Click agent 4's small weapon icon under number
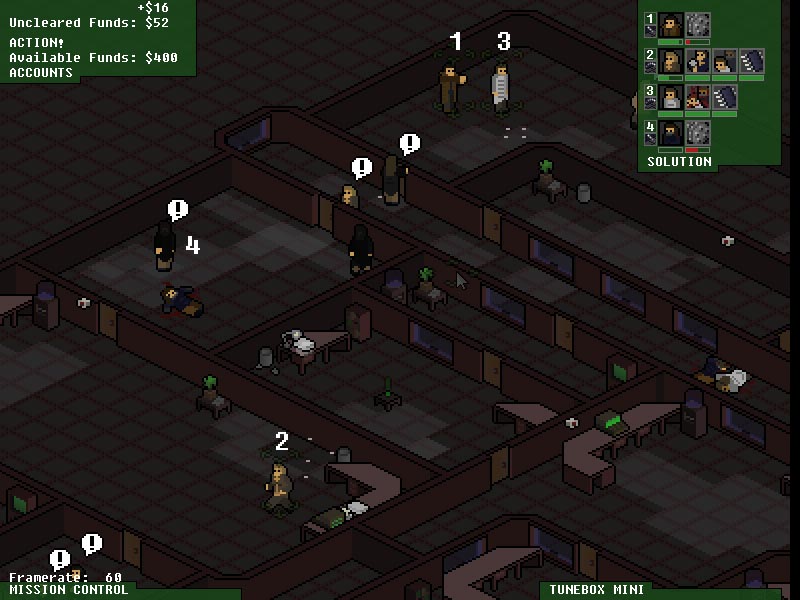This screenshot has height=600, width=800. pyautogui.click(x=650, y=141)
